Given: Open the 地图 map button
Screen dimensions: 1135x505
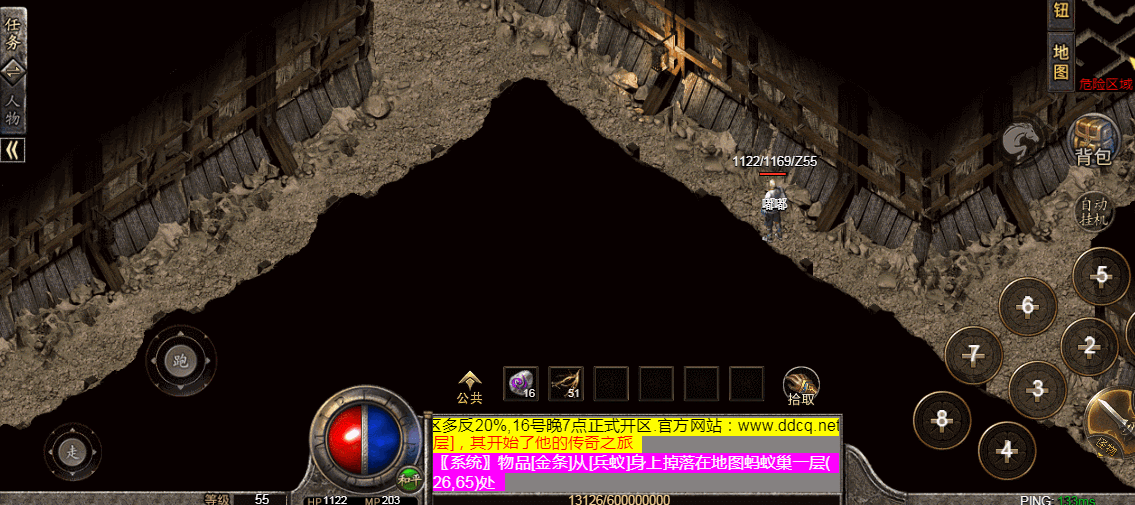Looking at the screenshot, I should (x=1061, y=62).
